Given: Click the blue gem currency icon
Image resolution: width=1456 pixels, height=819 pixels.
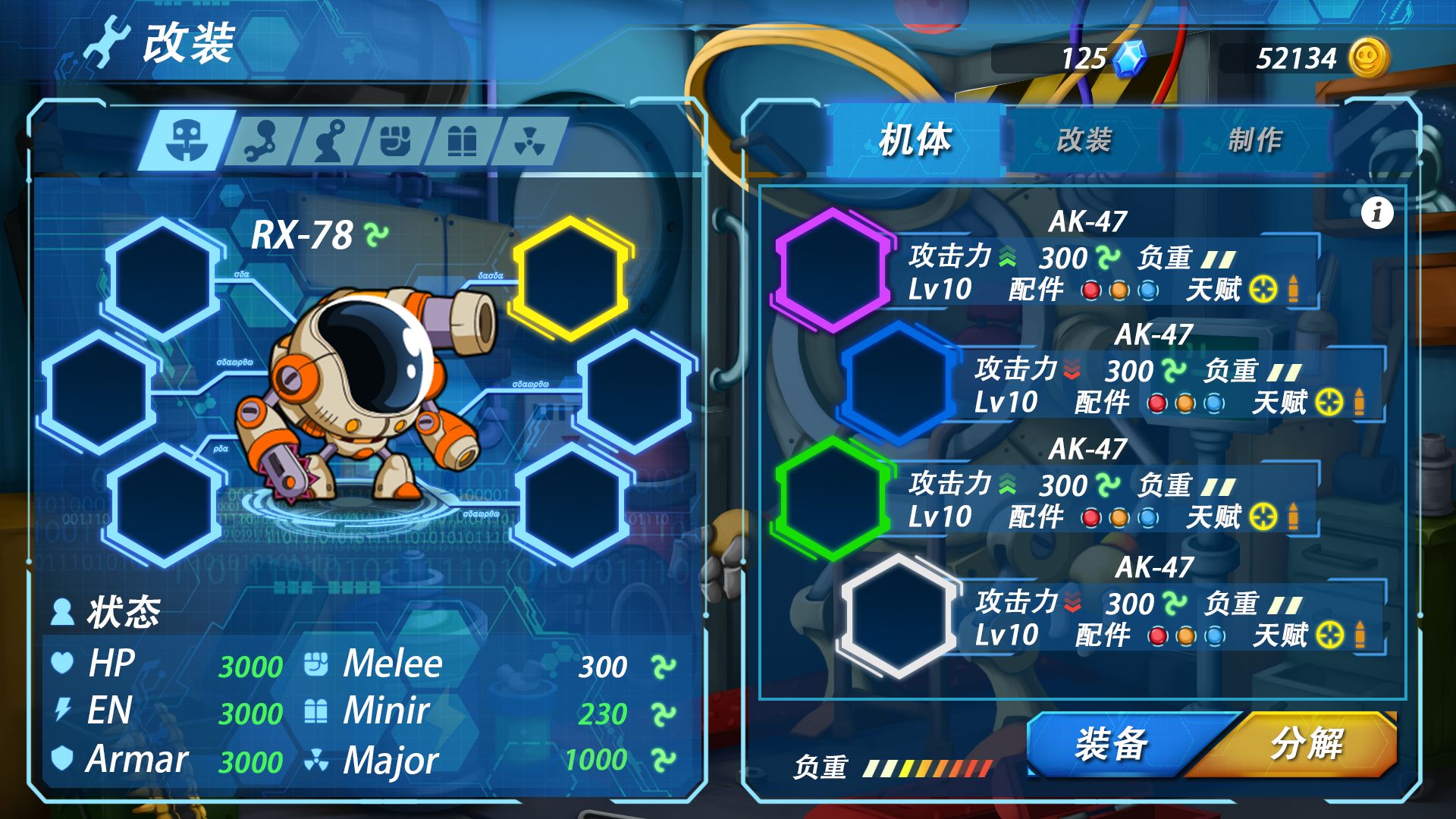Looking at the screenshot, I should coord(1130,58).
